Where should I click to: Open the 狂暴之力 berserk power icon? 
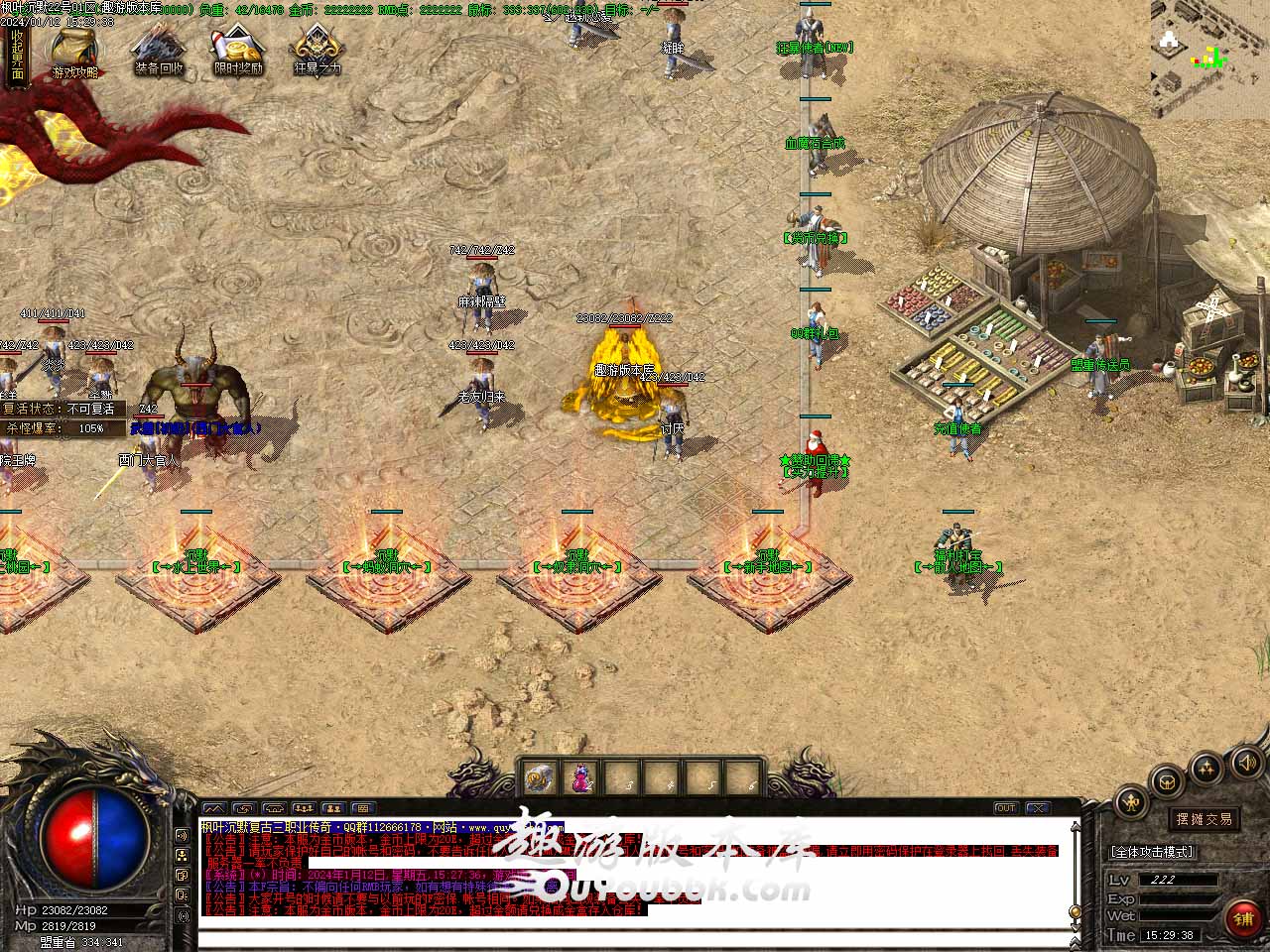click(317, 50)
